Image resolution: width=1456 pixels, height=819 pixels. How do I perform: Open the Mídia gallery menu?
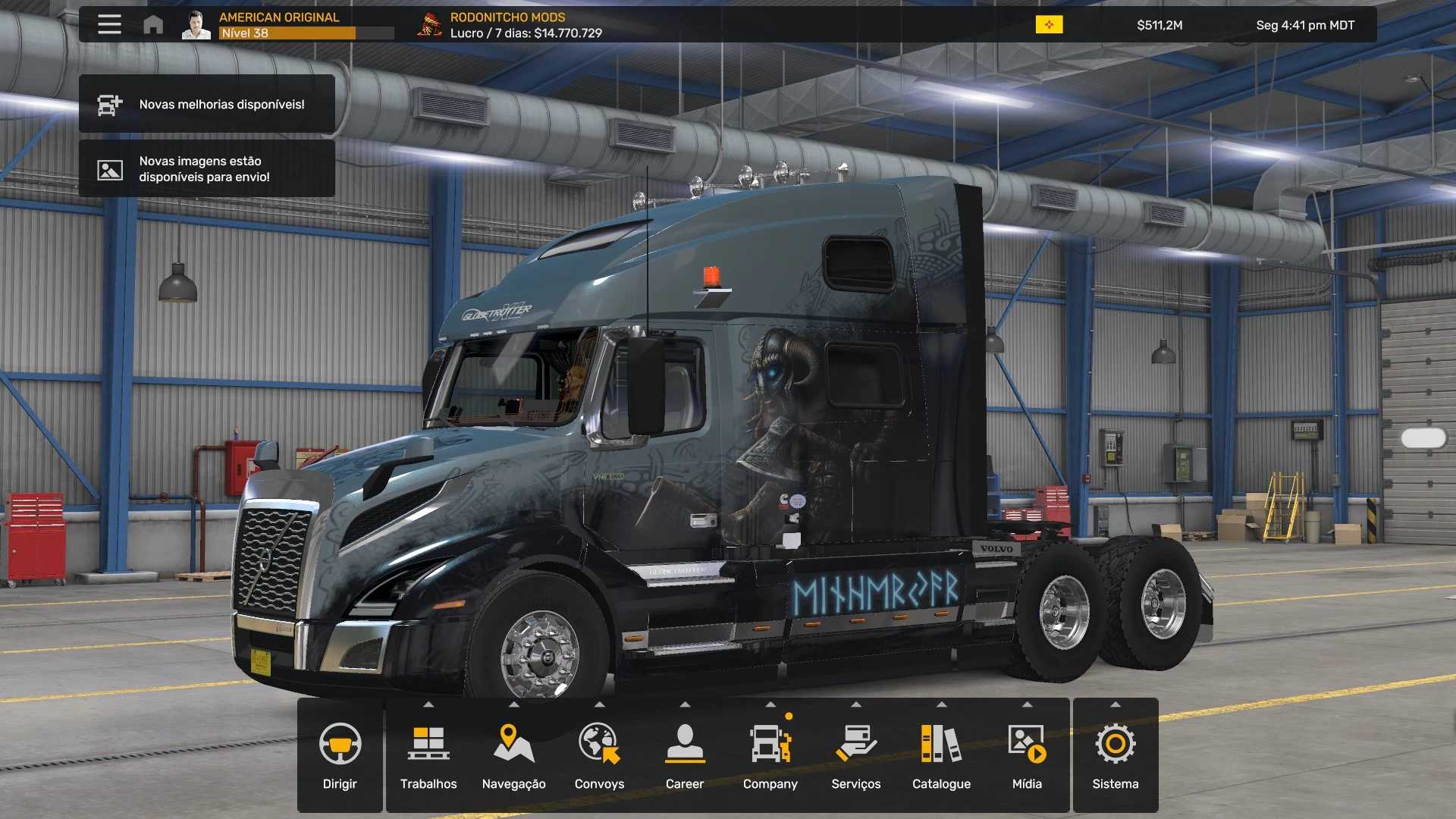pyautogui.click(x=1027, y=755)
